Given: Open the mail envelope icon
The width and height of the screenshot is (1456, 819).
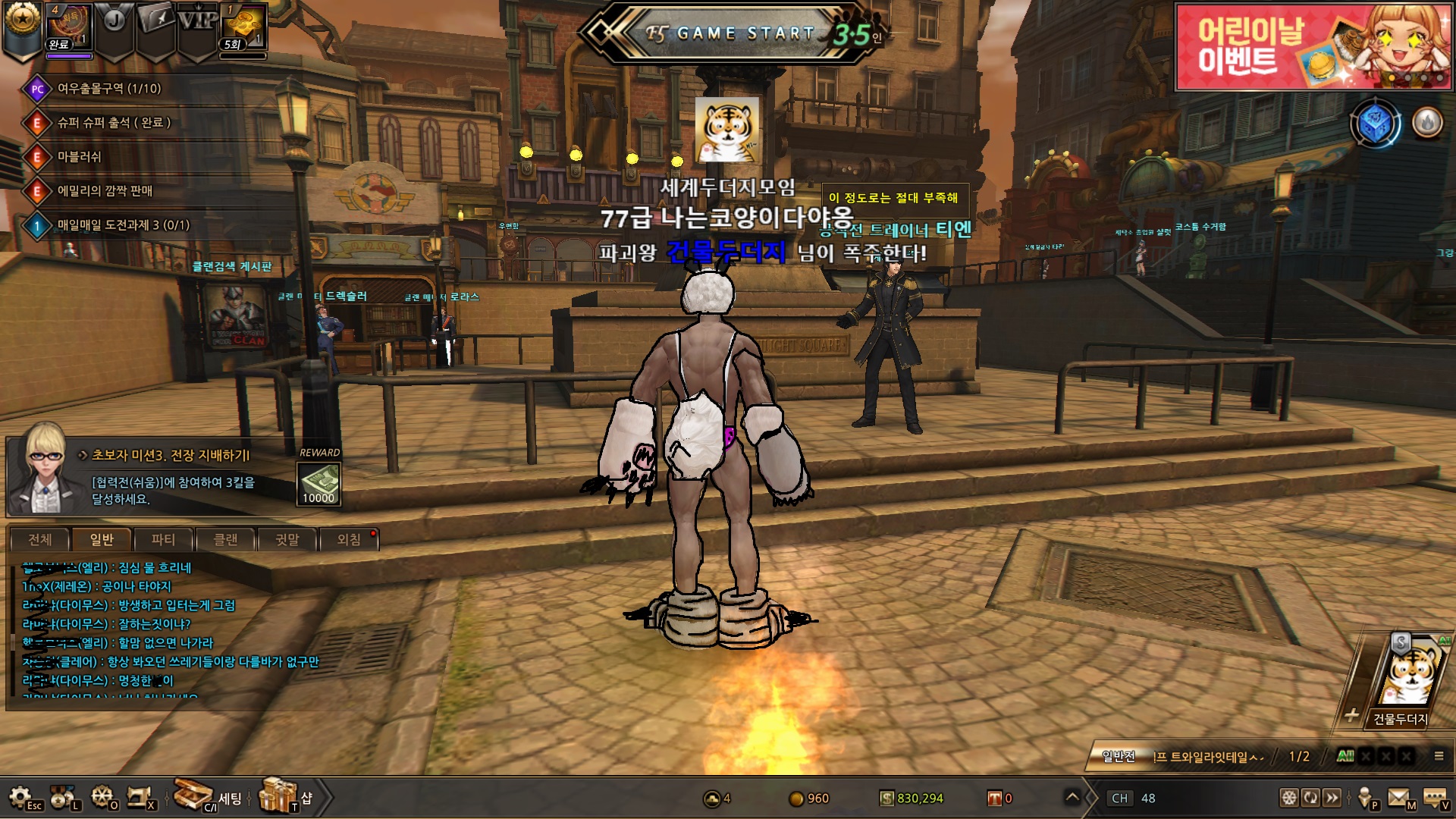Looking at the screenshot, I should click(x=1399, y=798).
